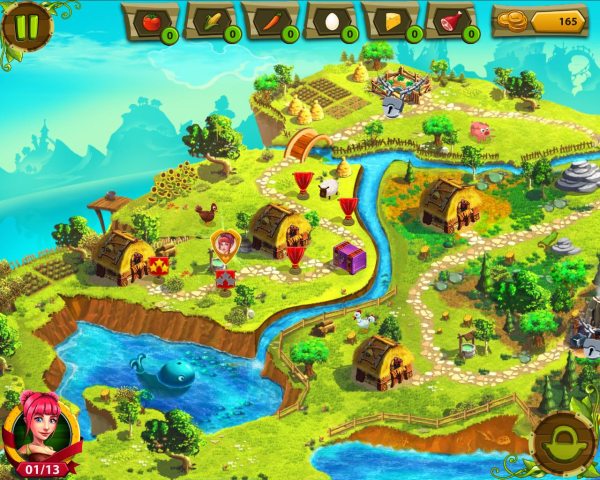The image size is (600, 480).
Task: Select the completed level flag with two stars
Action: click(158, 265)
